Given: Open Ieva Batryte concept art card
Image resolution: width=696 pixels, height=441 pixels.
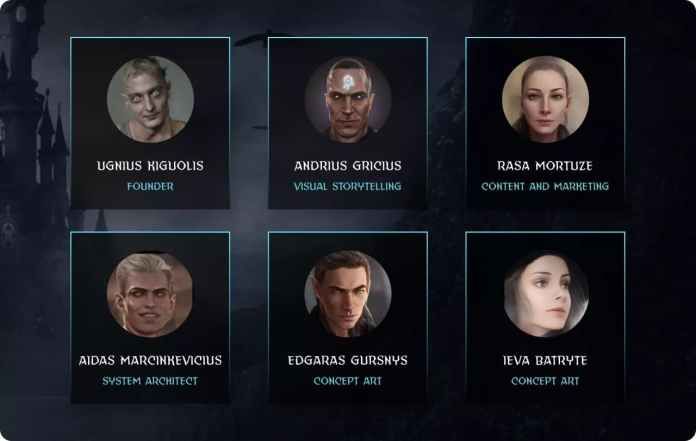Looking at the screenshot, I should tap(545, 317).
